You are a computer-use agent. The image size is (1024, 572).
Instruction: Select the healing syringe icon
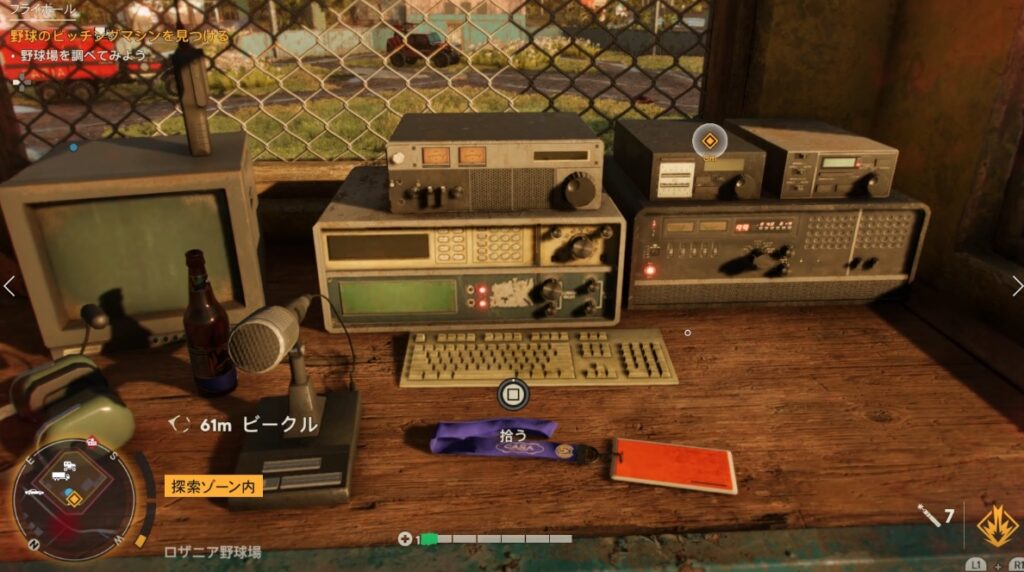click(x=929, y=516)
